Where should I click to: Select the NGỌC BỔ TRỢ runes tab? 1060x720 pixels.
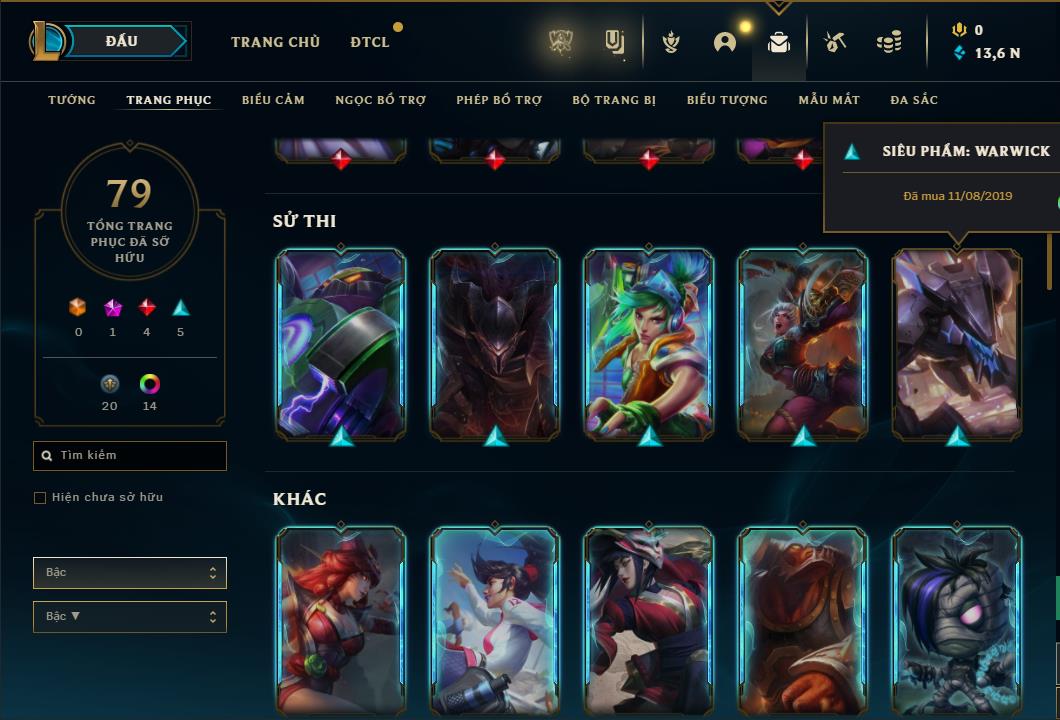click(380, 100)
